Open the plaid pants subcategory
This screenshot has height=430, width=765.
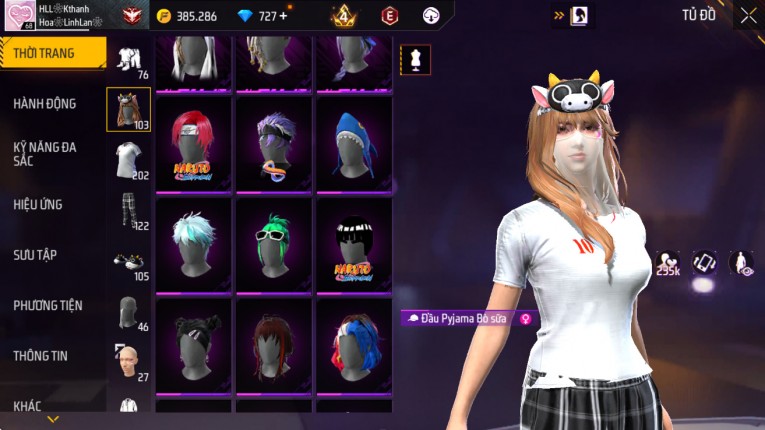click(128, 210)
